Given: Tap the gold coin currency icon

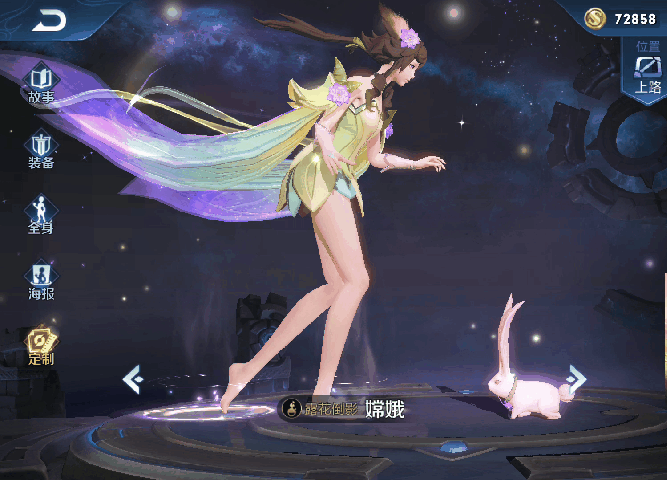Looking at the screenshot, I should 596,19.
